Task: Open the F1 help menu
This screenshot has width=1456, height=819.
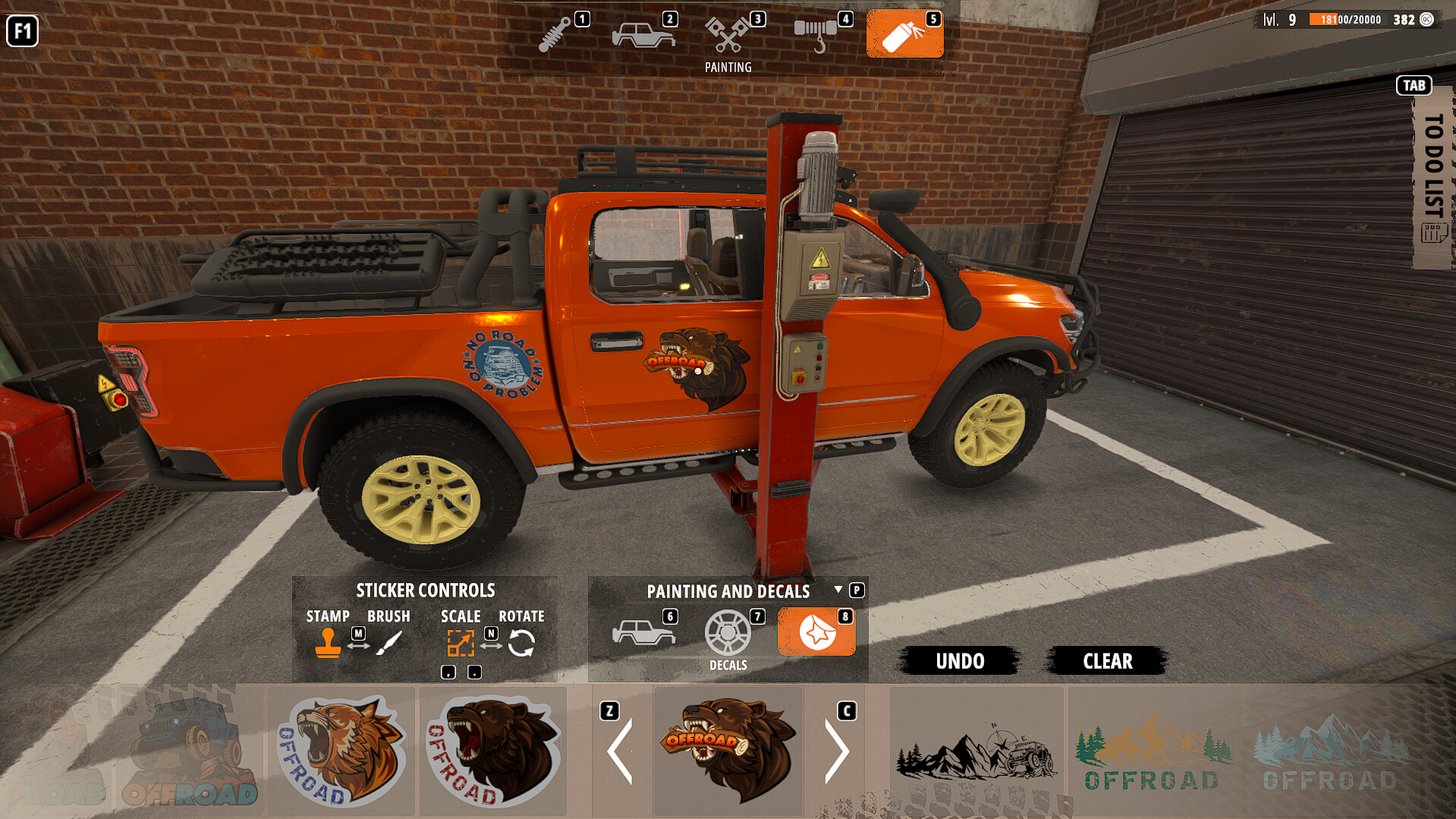Action: [x=22, y=32]
